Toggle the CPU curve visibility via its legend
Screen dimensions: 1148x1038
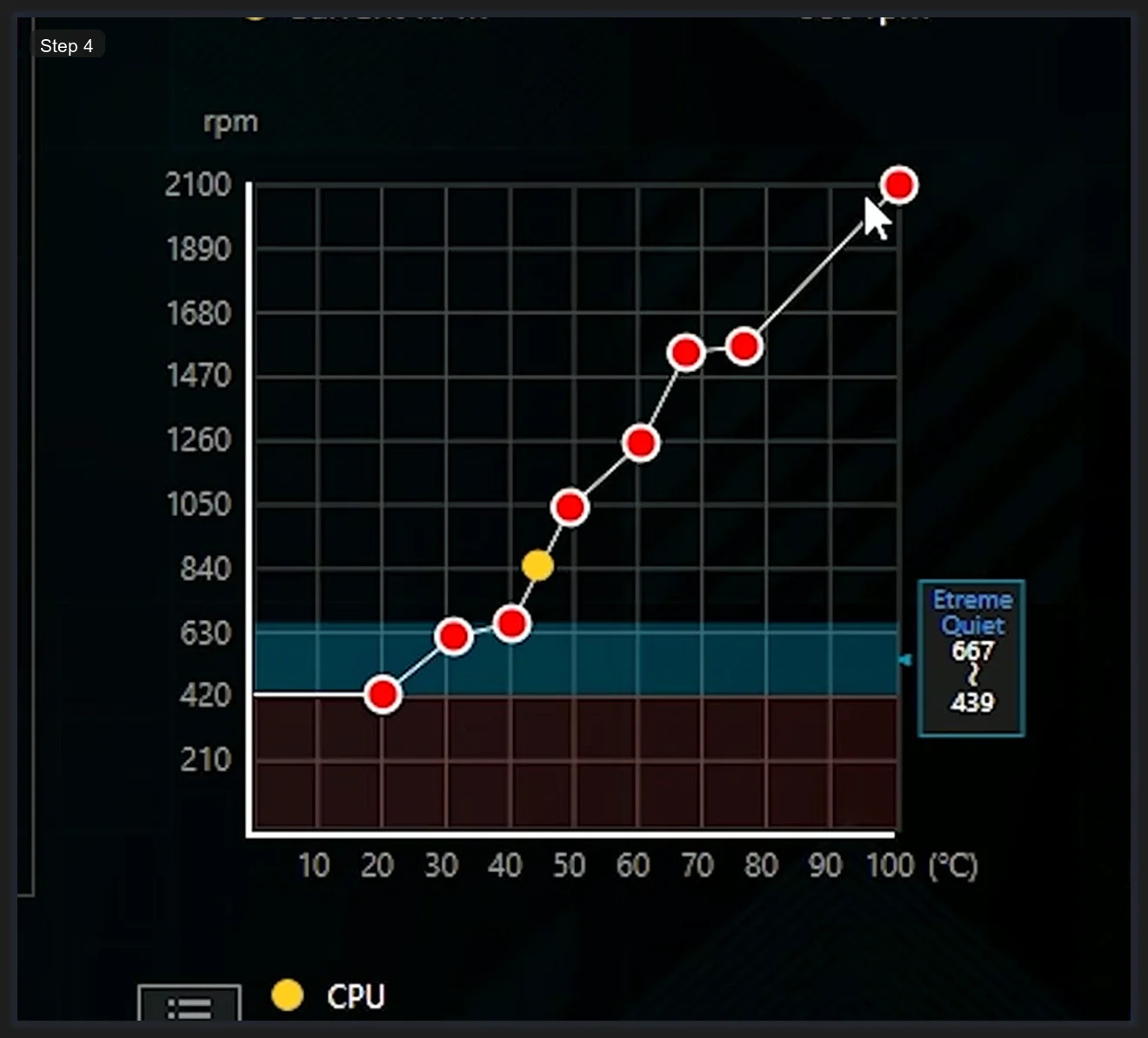pos(288,995)
